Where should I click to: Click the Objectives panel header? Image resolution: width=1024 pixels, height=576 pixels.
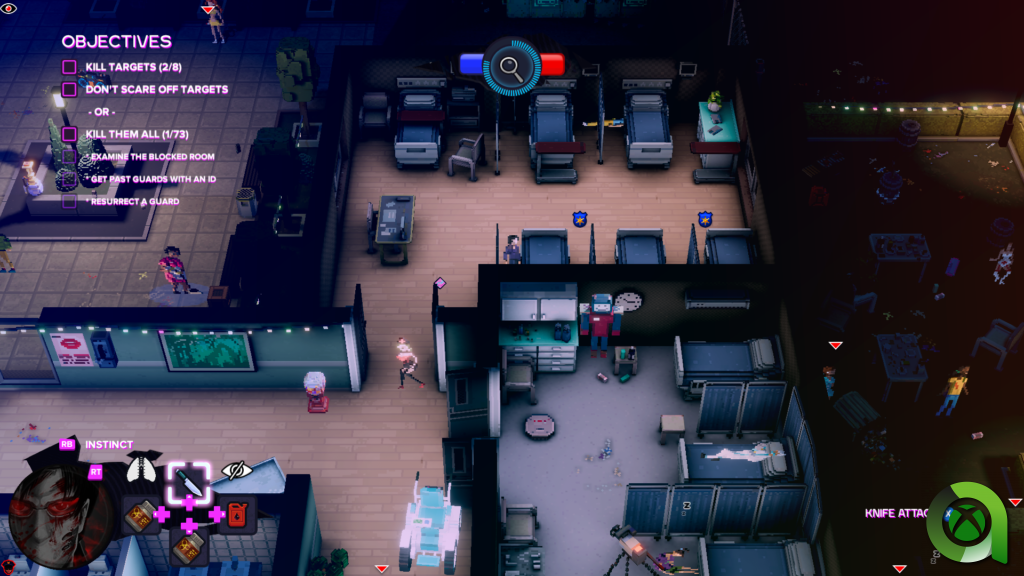pyautogui.click(x=116, y=42)
